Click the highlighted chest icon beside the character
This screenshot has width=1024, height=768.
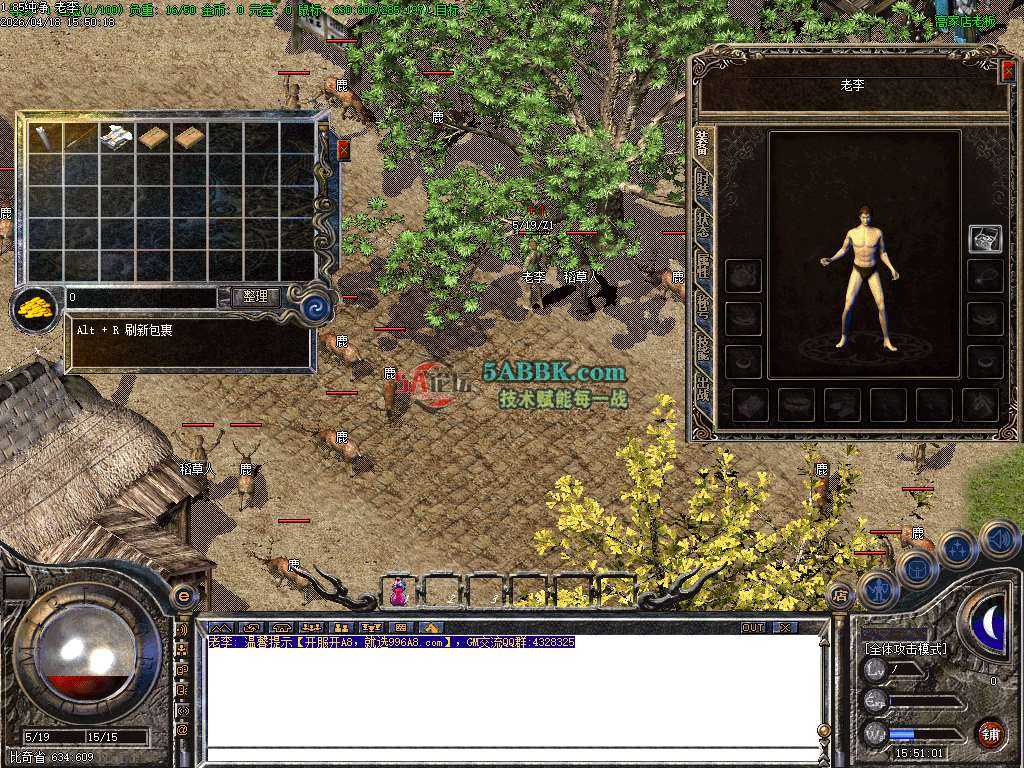(985, 238)
